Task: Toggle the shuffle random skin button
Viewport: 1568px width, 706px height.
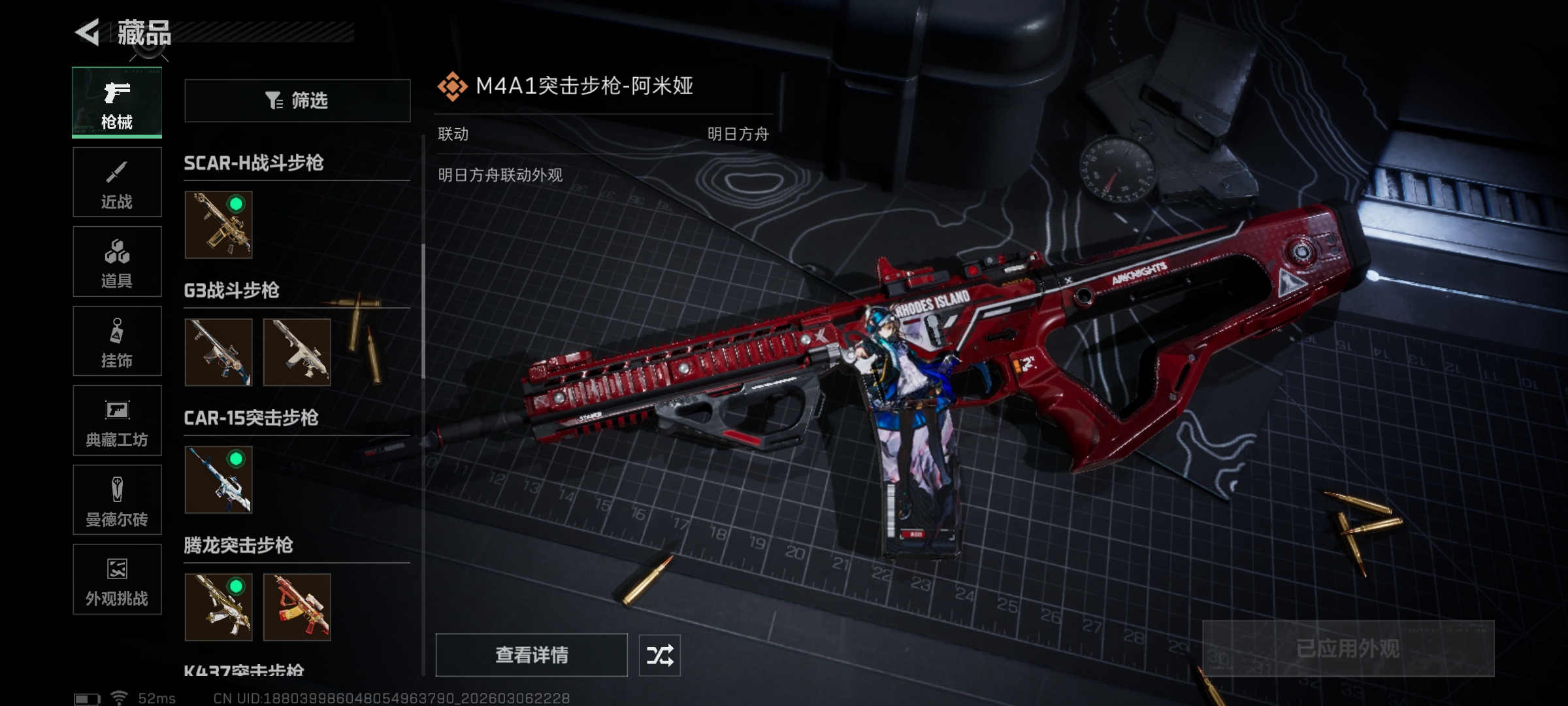Action: click(x=659, y=655)
